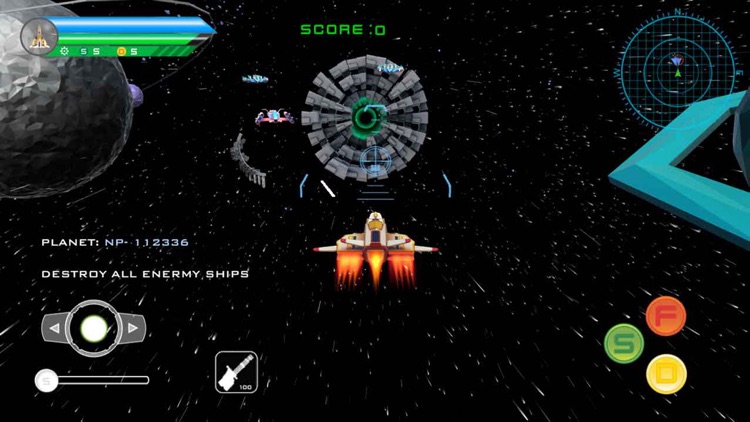Activate the green S button

pyautogui.click(x=624, y=344)
